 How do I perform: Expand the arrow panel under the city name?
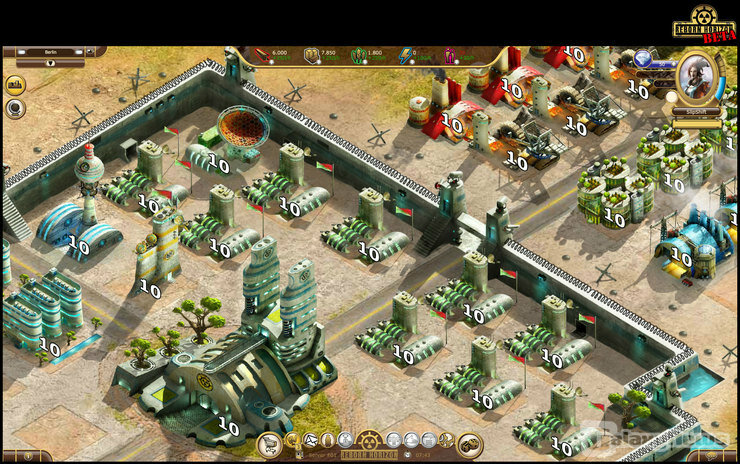50,62
